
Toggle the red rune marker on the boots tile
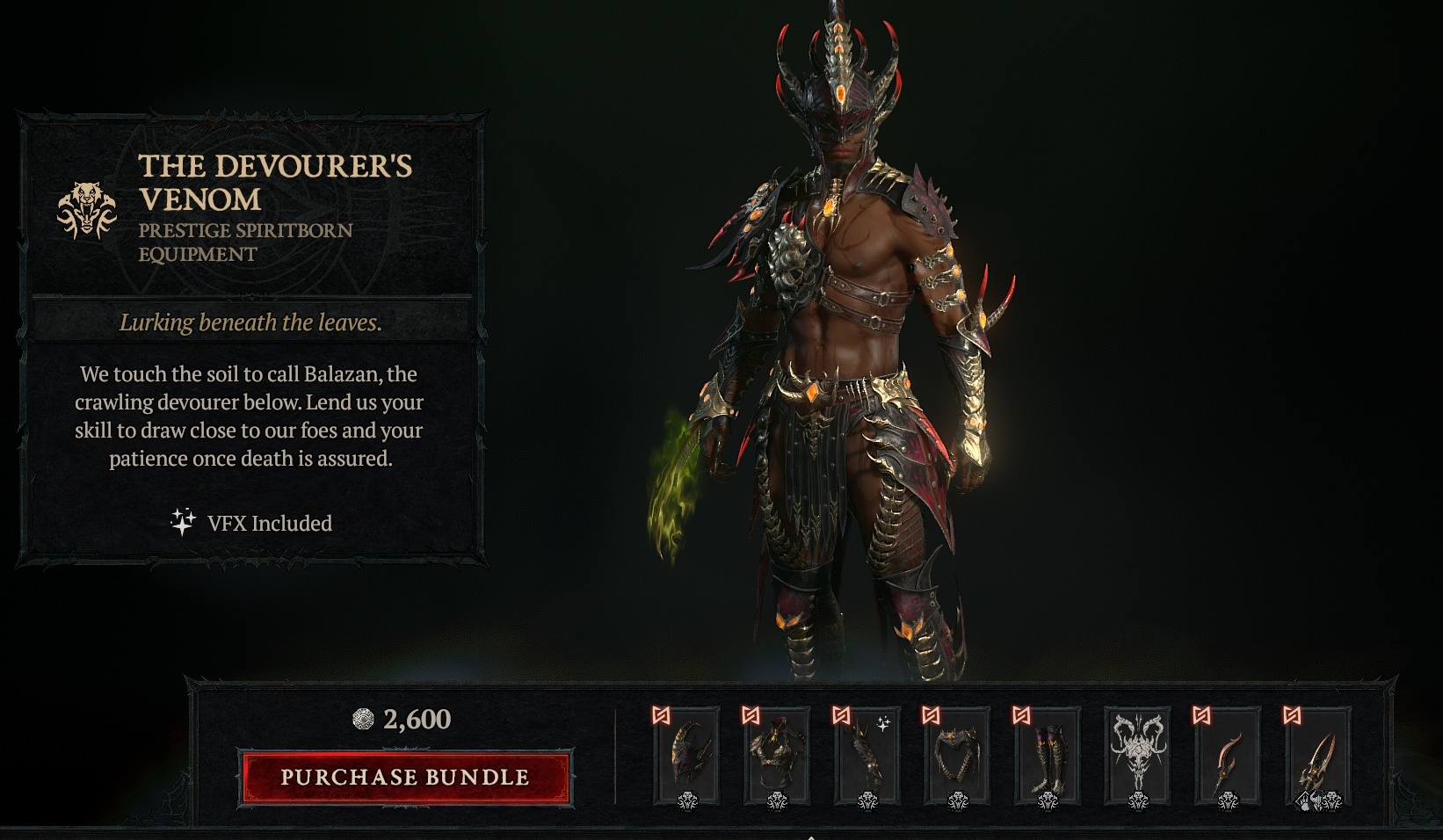point(1022,715)
